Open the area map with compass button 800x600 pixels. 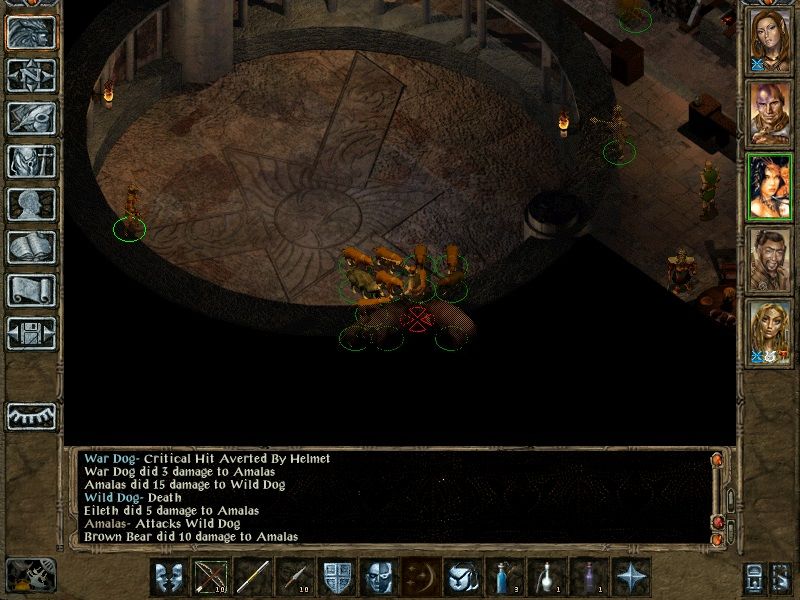tap(31, 76)
